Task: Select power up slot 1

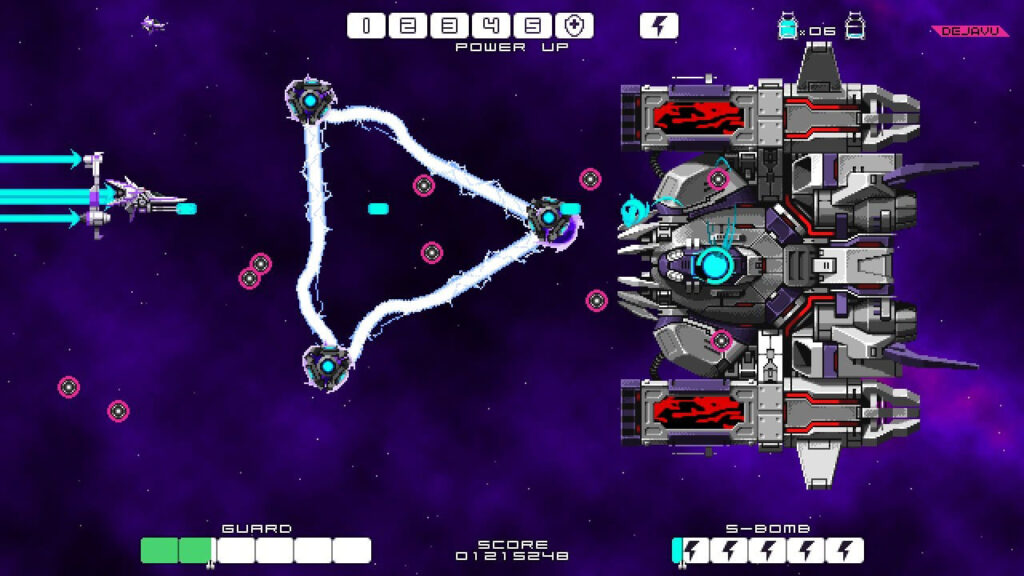Action: coord(367,26)
